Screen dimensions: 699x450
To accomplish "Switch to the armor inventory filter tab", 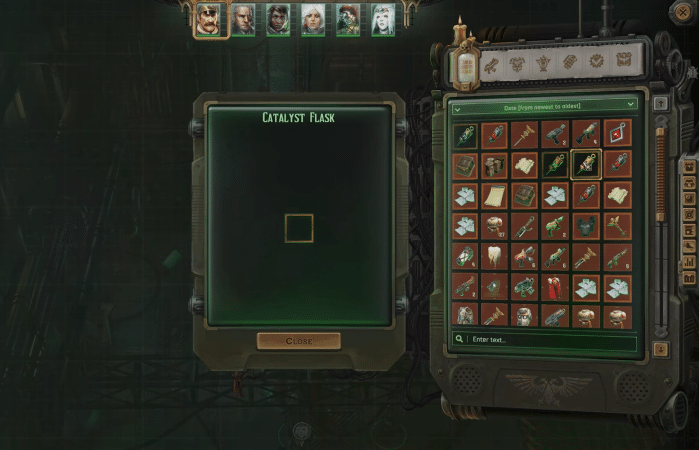I will click(518, 64).
